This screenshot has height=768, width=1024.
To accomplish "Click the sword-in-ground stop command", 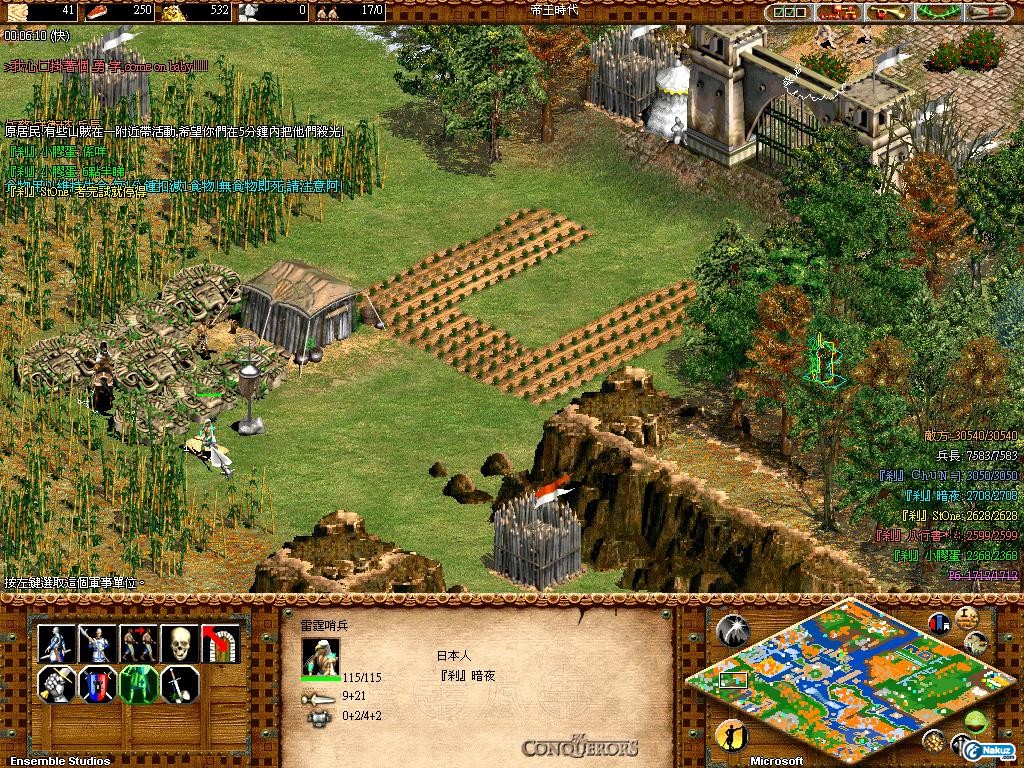I will click(x=180, y=685).
